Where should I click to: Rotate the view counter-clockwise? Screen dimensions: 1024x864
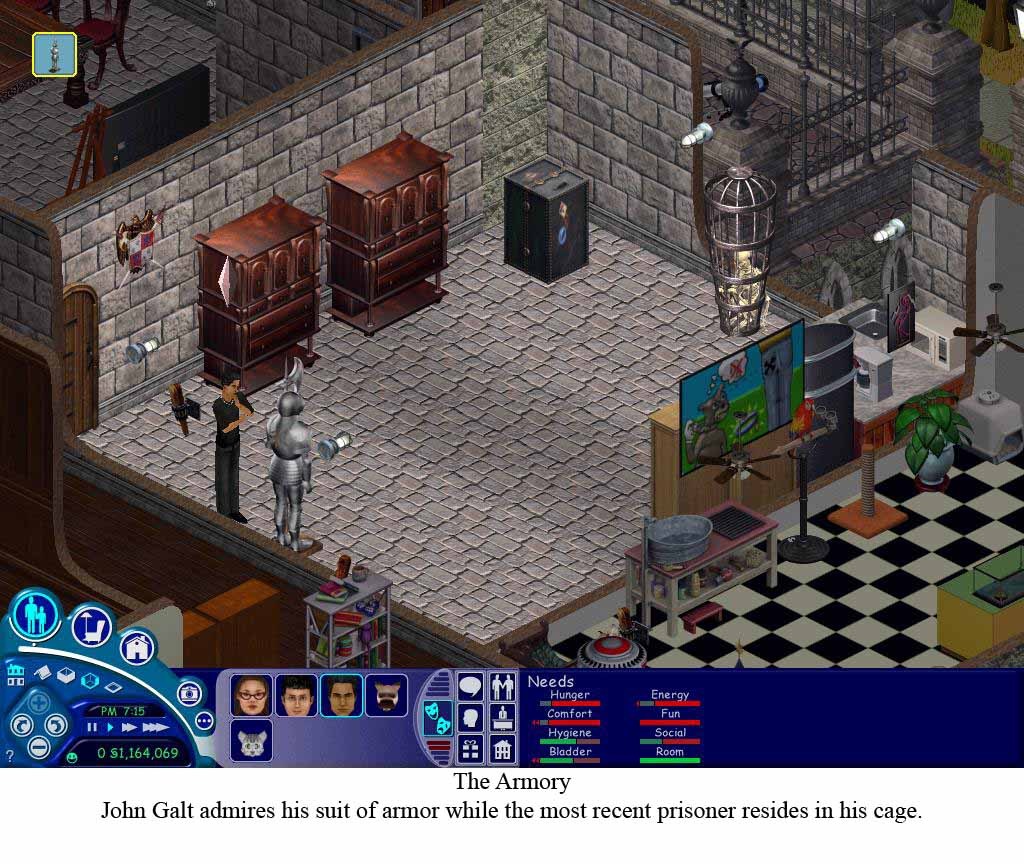point(20,725)
